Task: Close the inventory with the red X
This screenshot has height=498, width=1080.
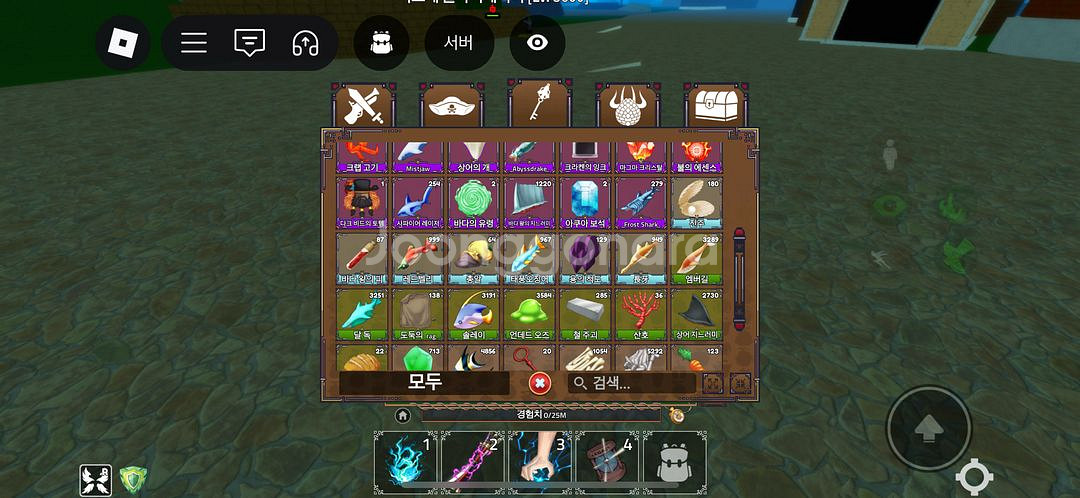Action: tap(539, 383)
